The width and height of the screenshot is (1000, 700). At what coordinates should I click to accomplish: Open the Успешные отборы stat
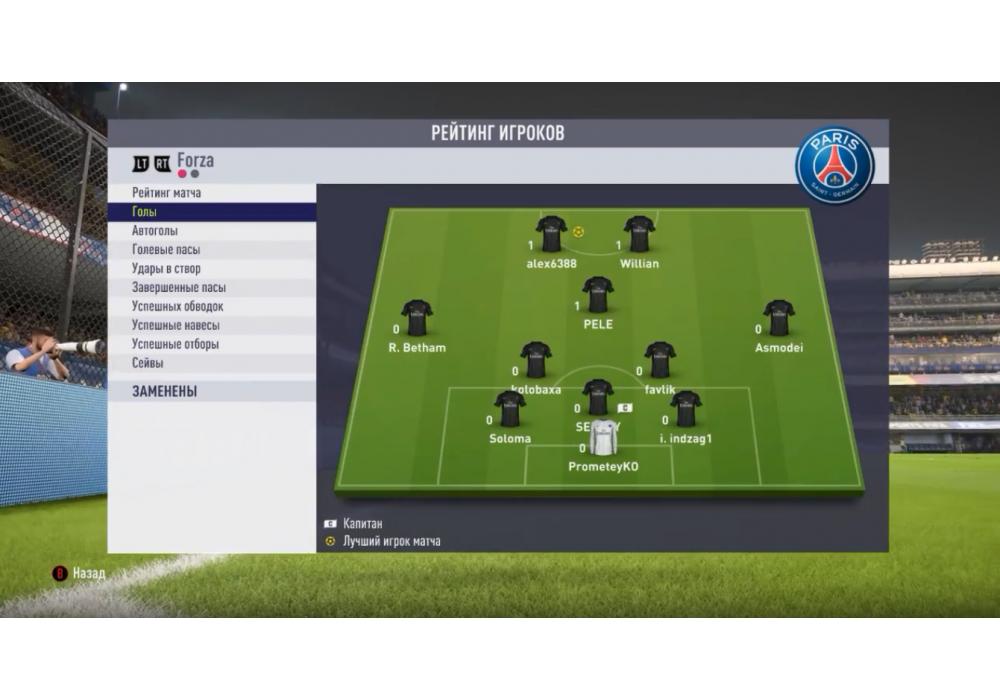pyautogui.click(x=212, y=345)
